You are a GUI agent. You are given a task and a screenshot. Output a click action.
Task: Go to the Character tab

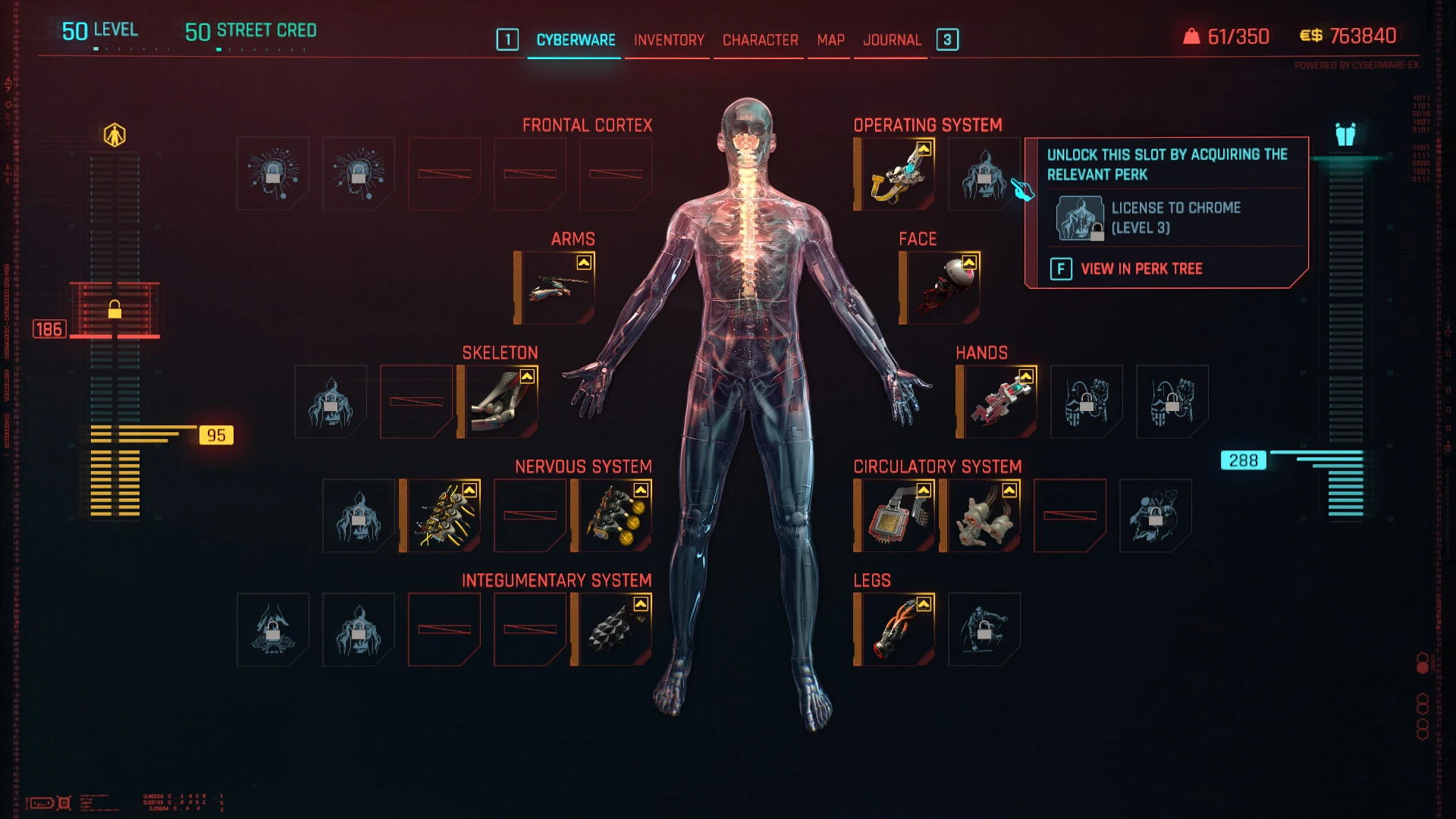760,40
